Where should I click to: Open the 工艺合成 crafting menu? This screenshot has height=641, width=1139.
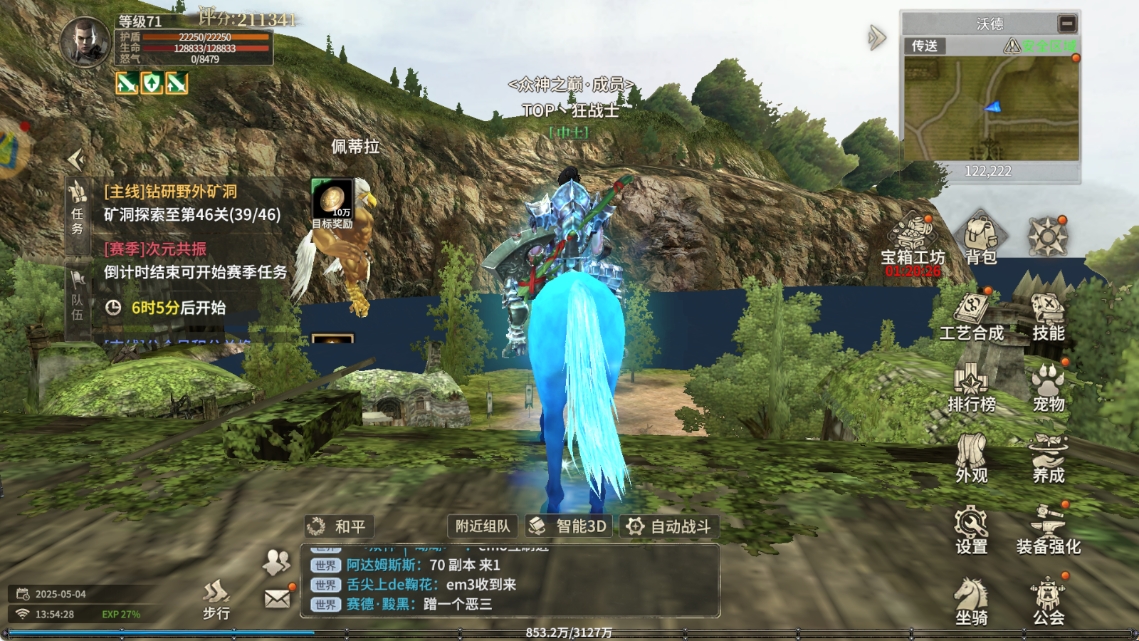point(971,314)
